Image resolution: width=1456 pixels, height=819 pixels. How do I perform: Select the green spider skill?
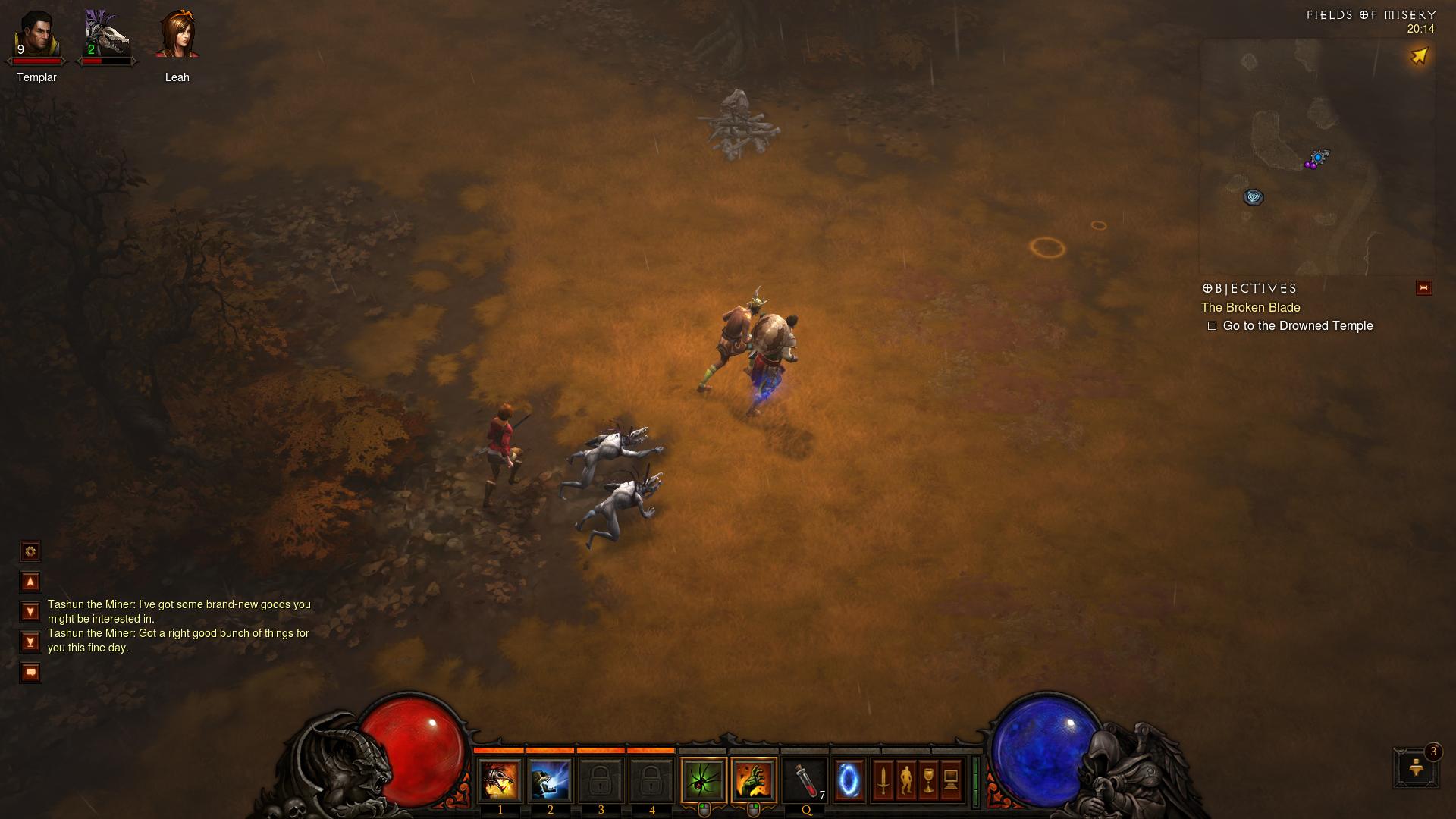[704, 780]
